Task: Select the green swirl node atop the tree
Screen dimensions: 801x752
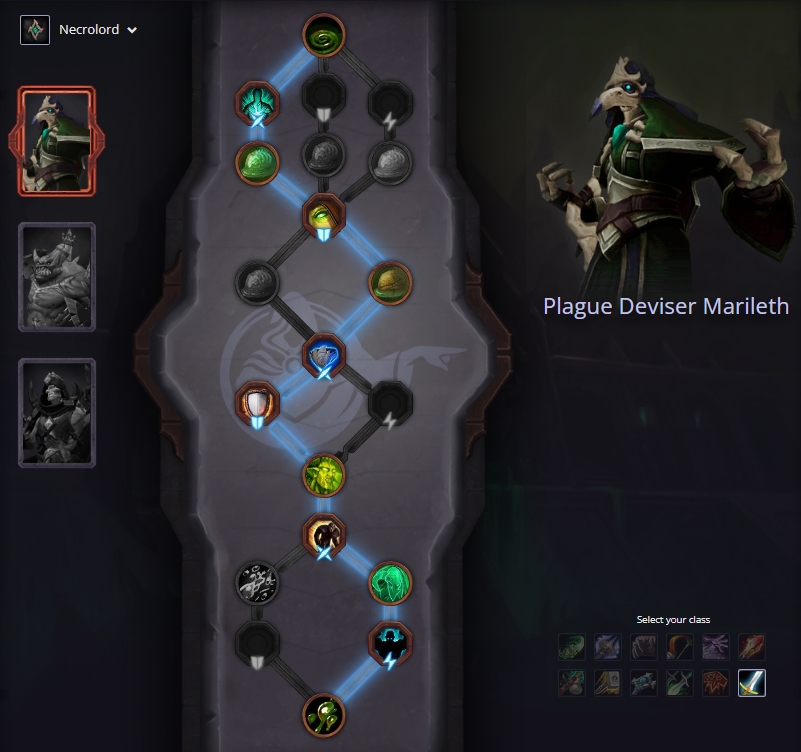Action: pos(324,37)
